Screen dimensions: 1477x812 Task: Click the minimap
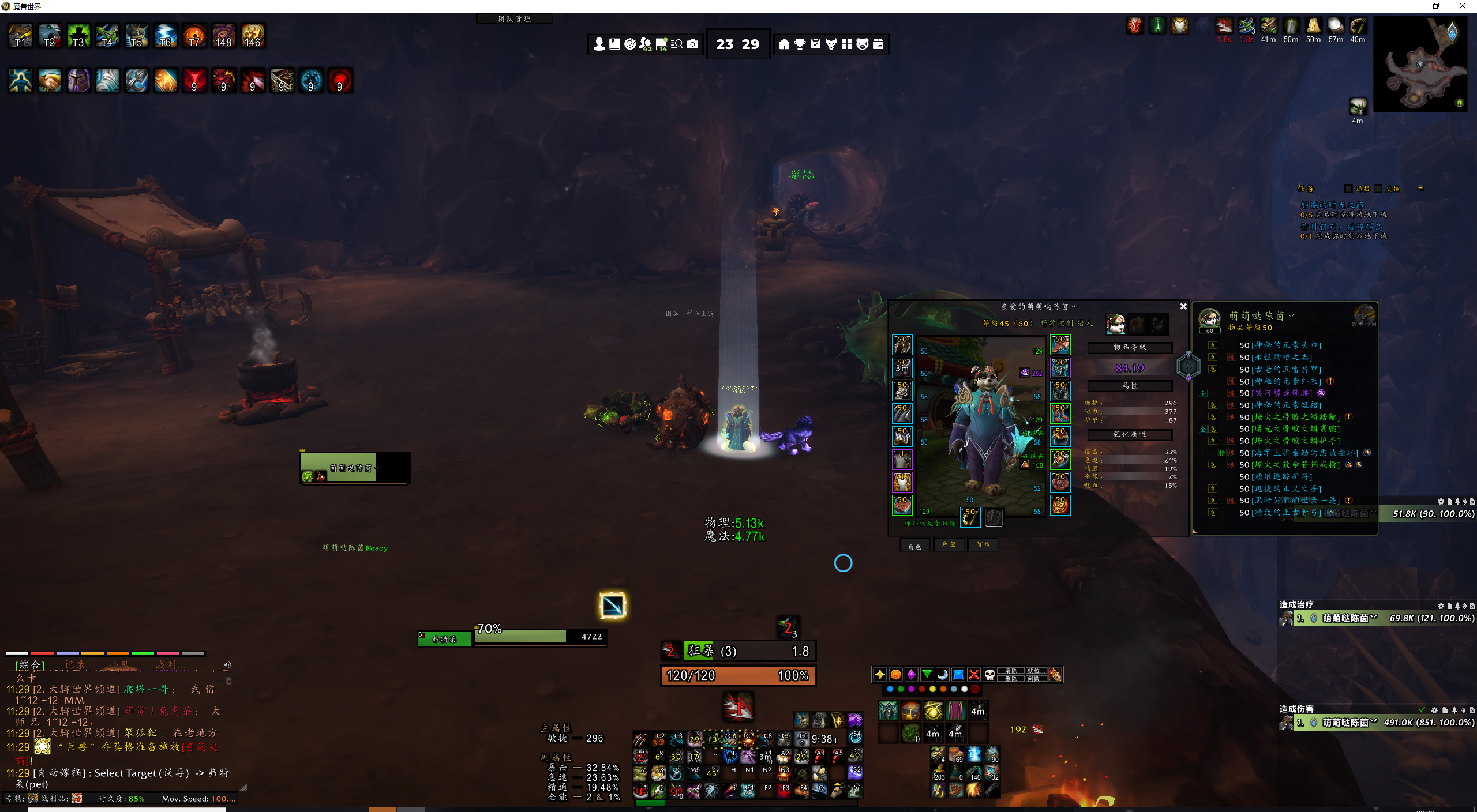[1420, 63]
